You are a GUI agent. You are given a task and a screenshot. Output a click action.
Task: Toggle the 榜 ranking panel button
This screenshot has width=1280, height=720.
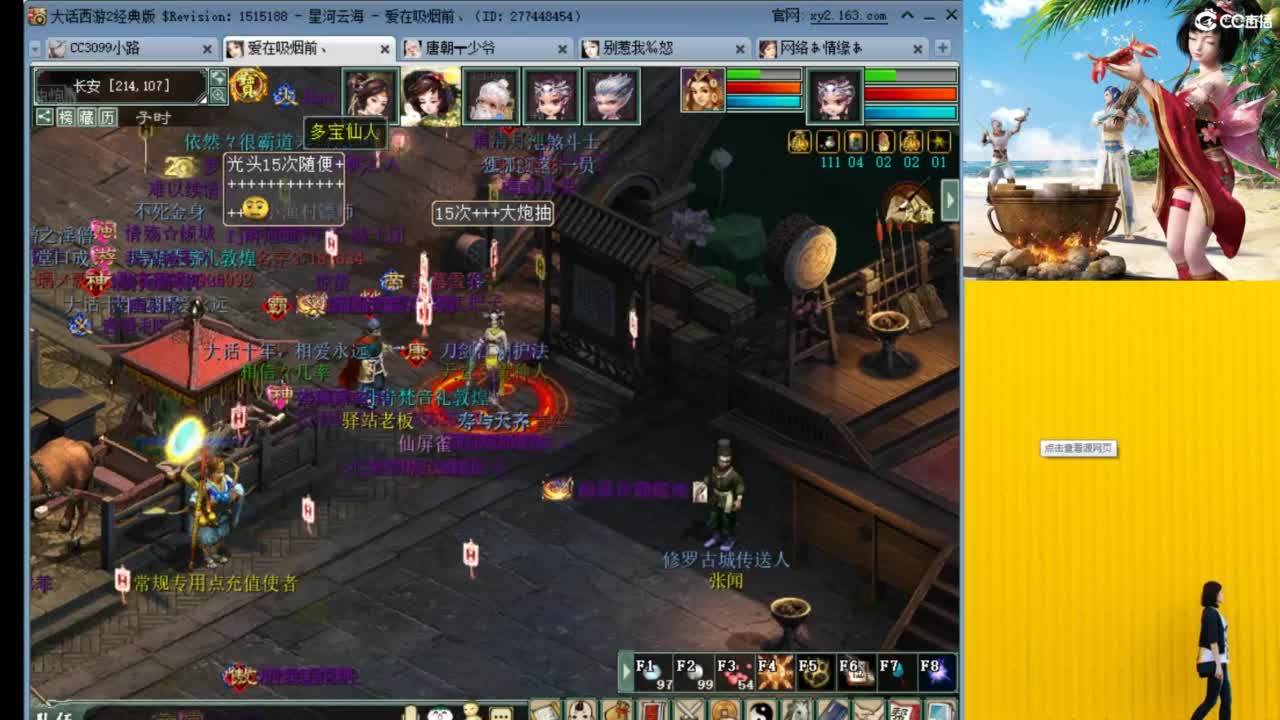pyautogui.click(x=65, y=117)
